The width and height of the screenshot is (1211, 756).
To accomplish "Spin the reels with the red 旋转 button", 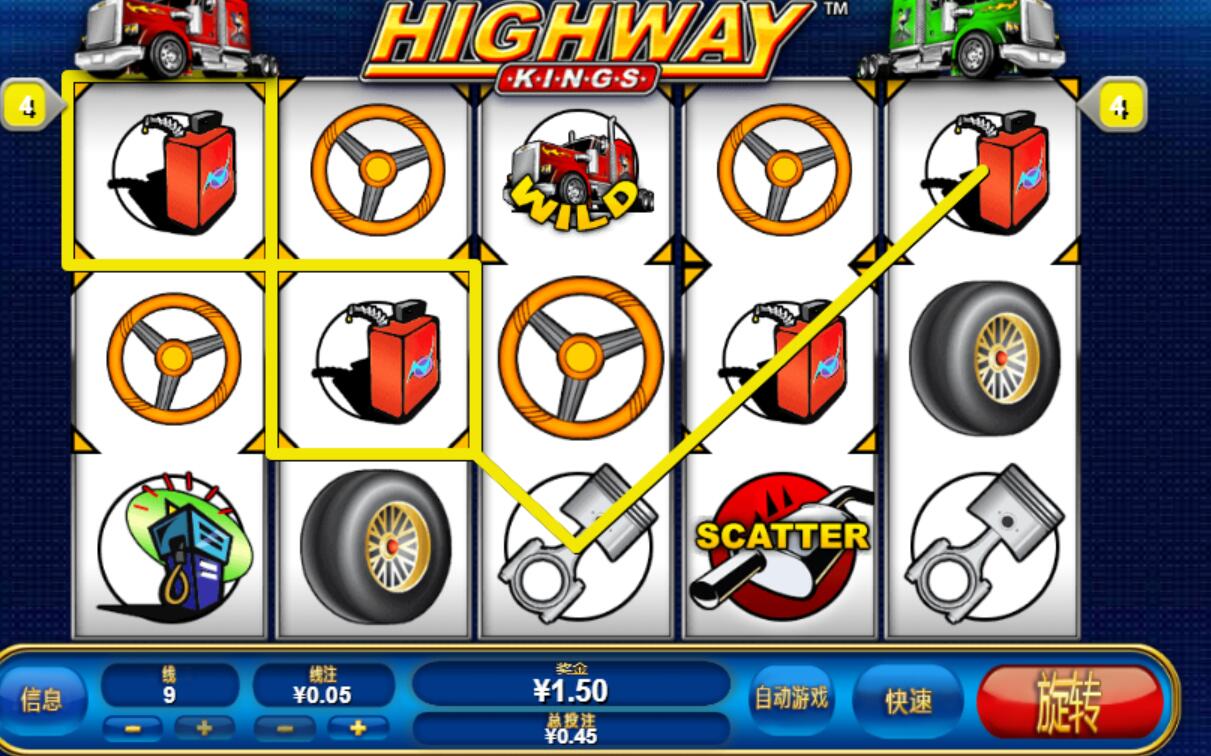I will coord(1069,702).
